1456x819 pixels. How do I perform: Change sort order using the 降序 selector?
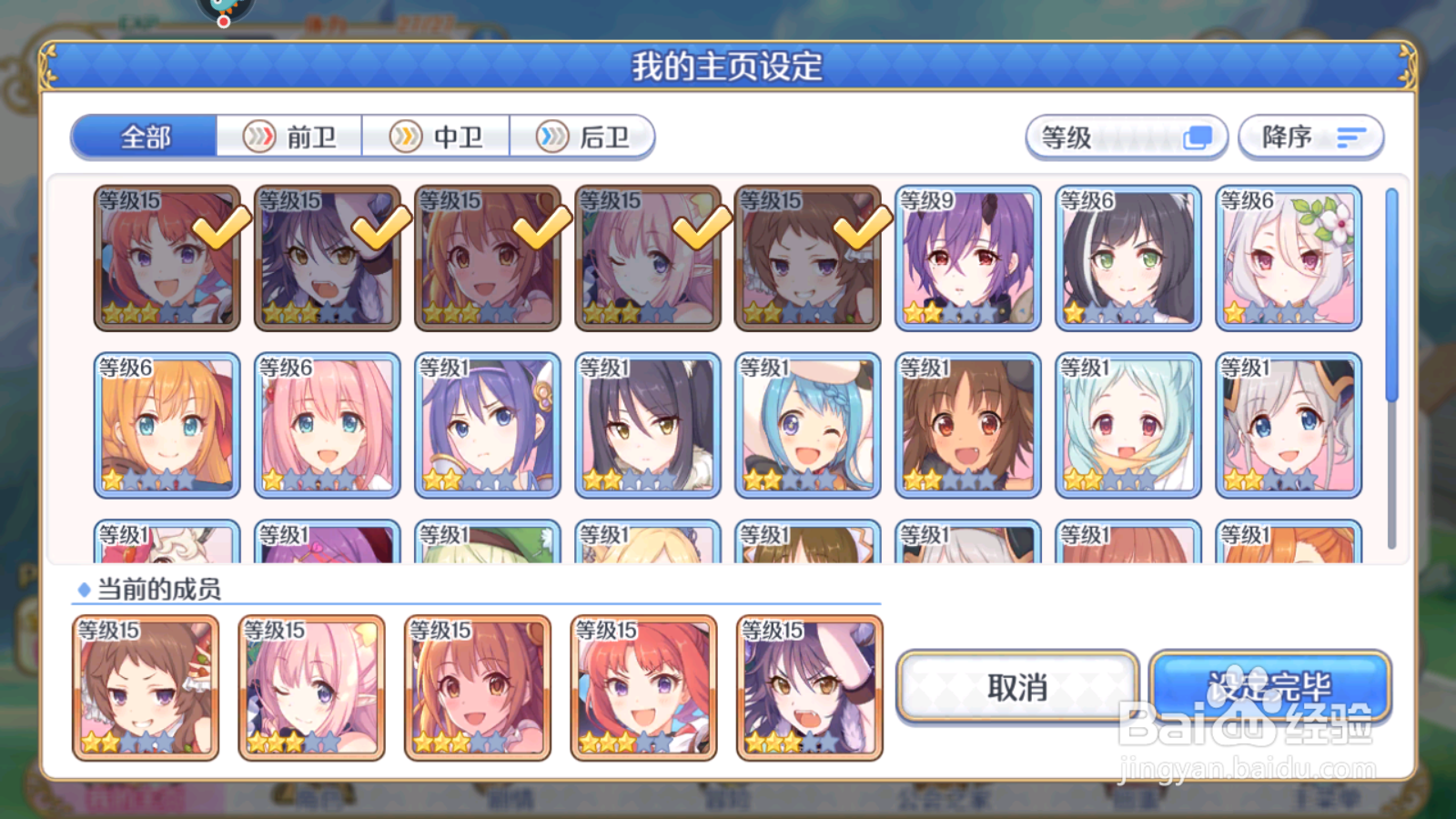[1309, 137]
